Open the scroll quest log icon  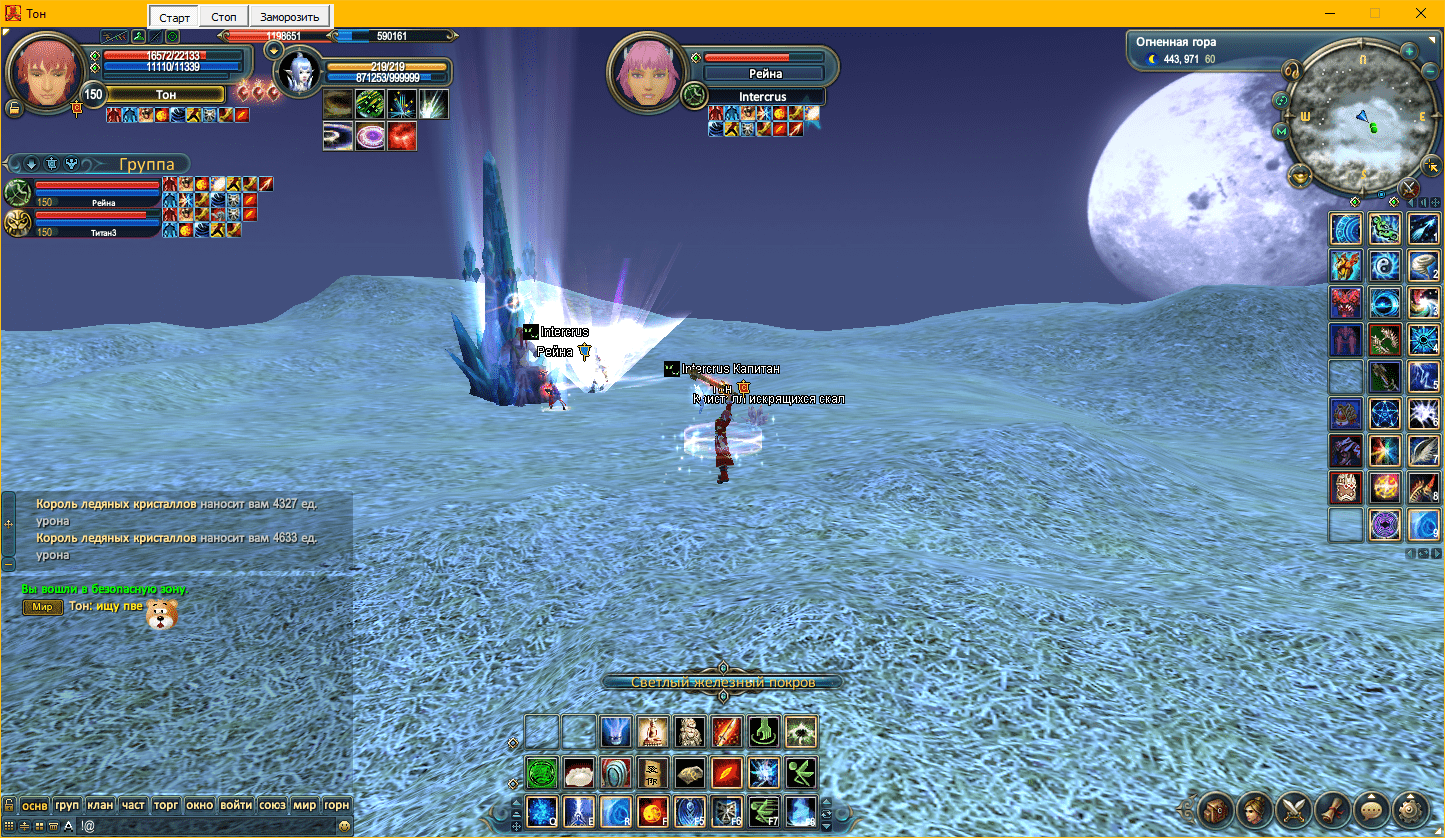tap(1332, 808)
